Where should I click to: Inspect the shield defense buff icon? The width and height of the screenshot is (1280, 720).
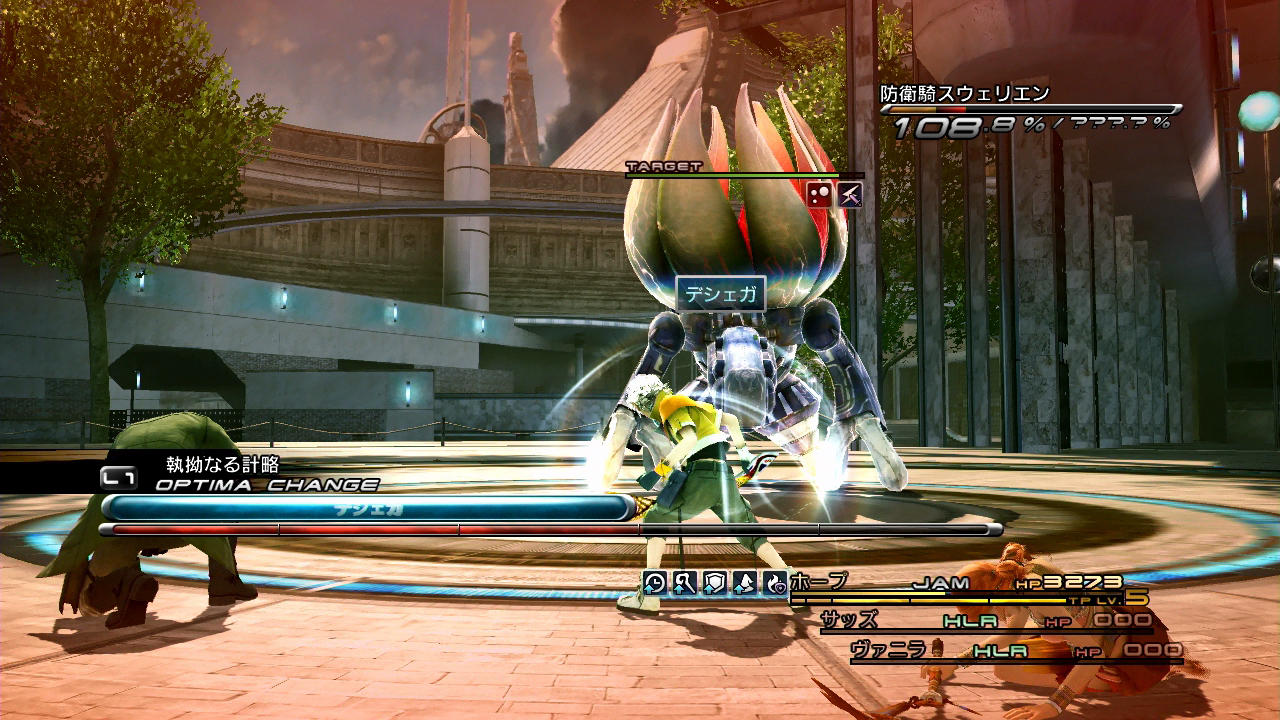714,583
